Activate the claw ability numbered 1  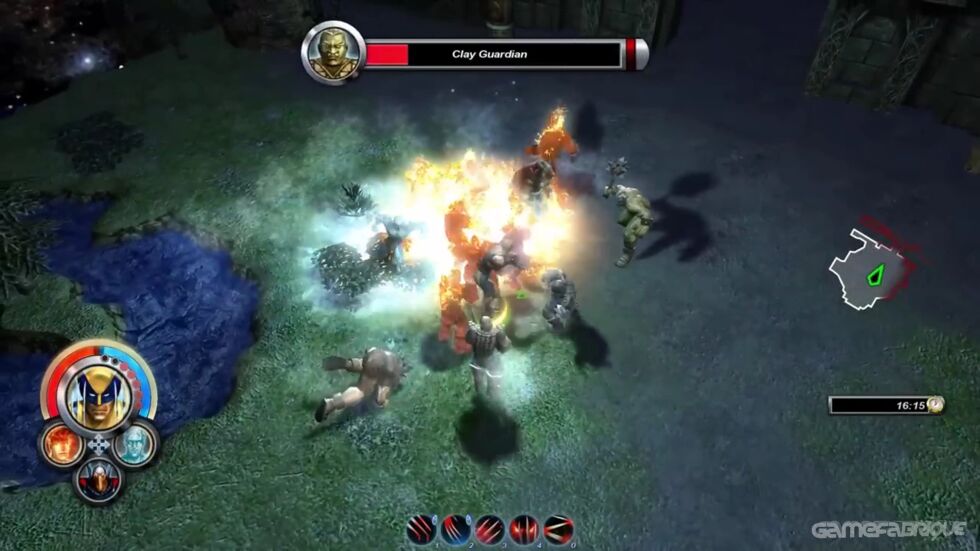click(x=422, y=529)
